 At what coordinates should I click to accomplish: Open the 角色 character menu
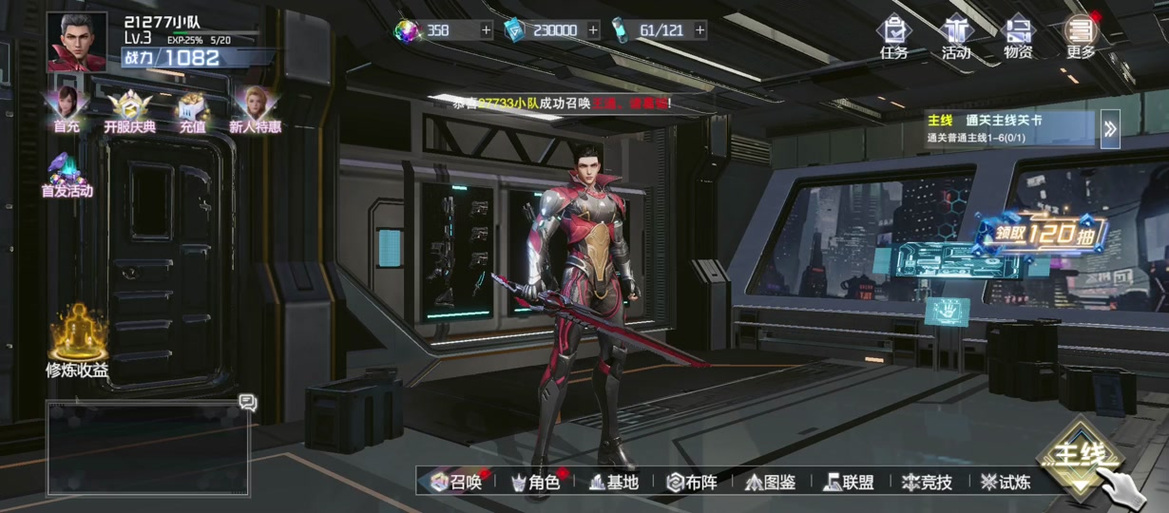[x=535, y=482]
